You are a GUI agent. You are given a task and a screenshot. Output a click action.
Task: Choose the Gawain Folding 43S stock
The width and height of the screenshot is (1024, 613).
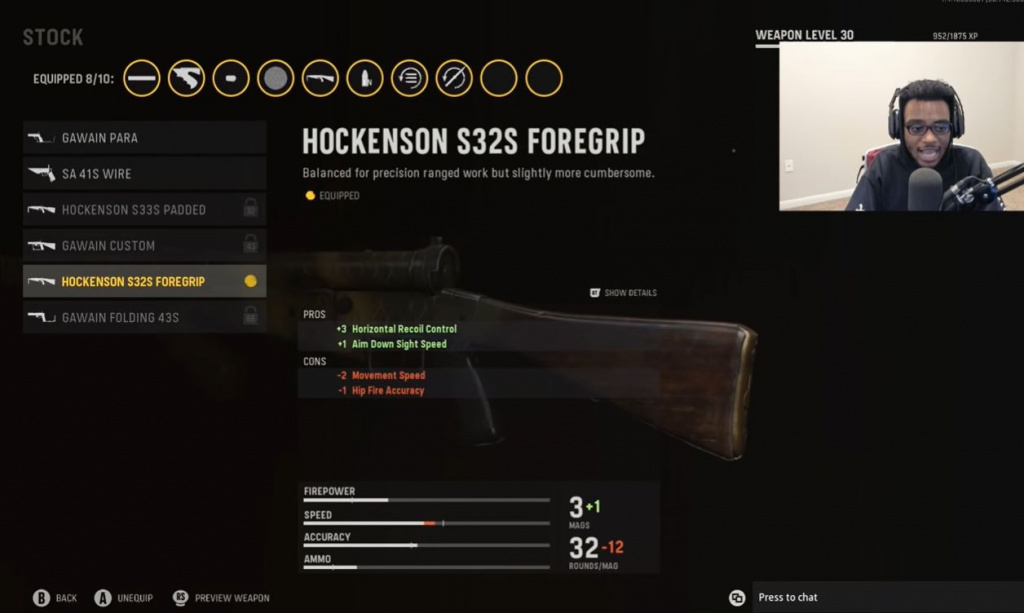coord(144,318)
